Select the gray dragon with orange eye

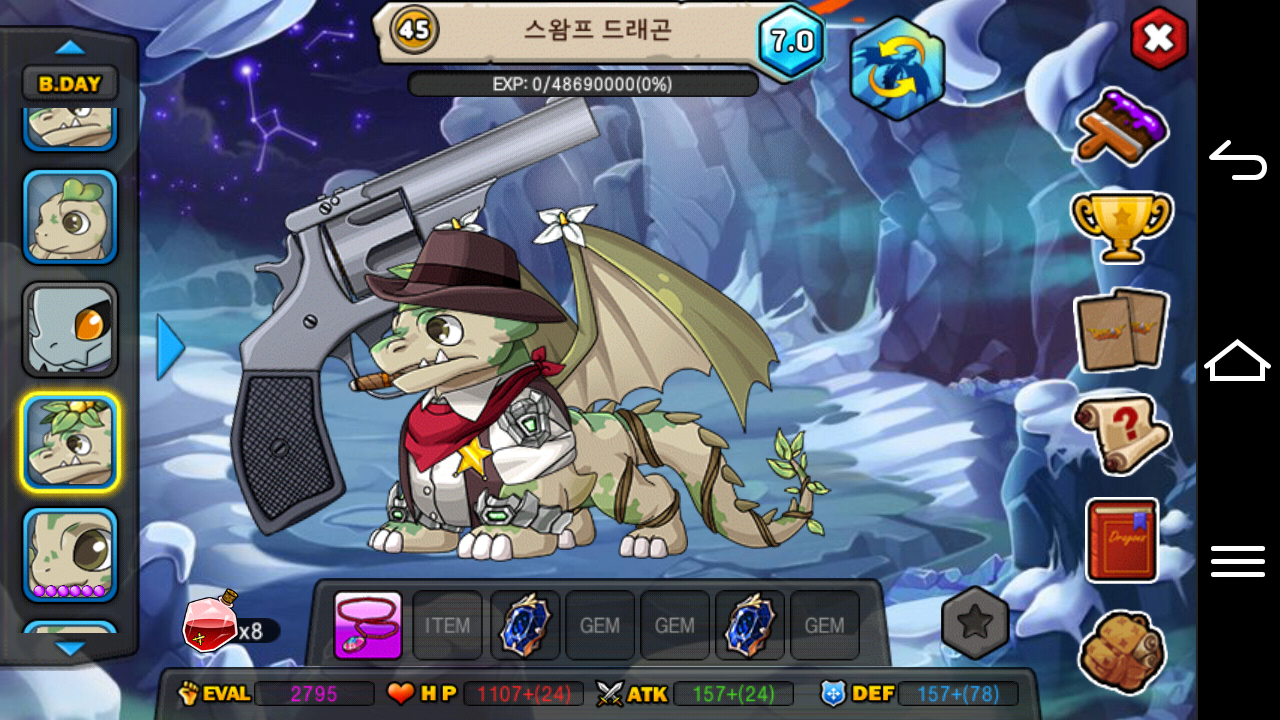(70, 329)
